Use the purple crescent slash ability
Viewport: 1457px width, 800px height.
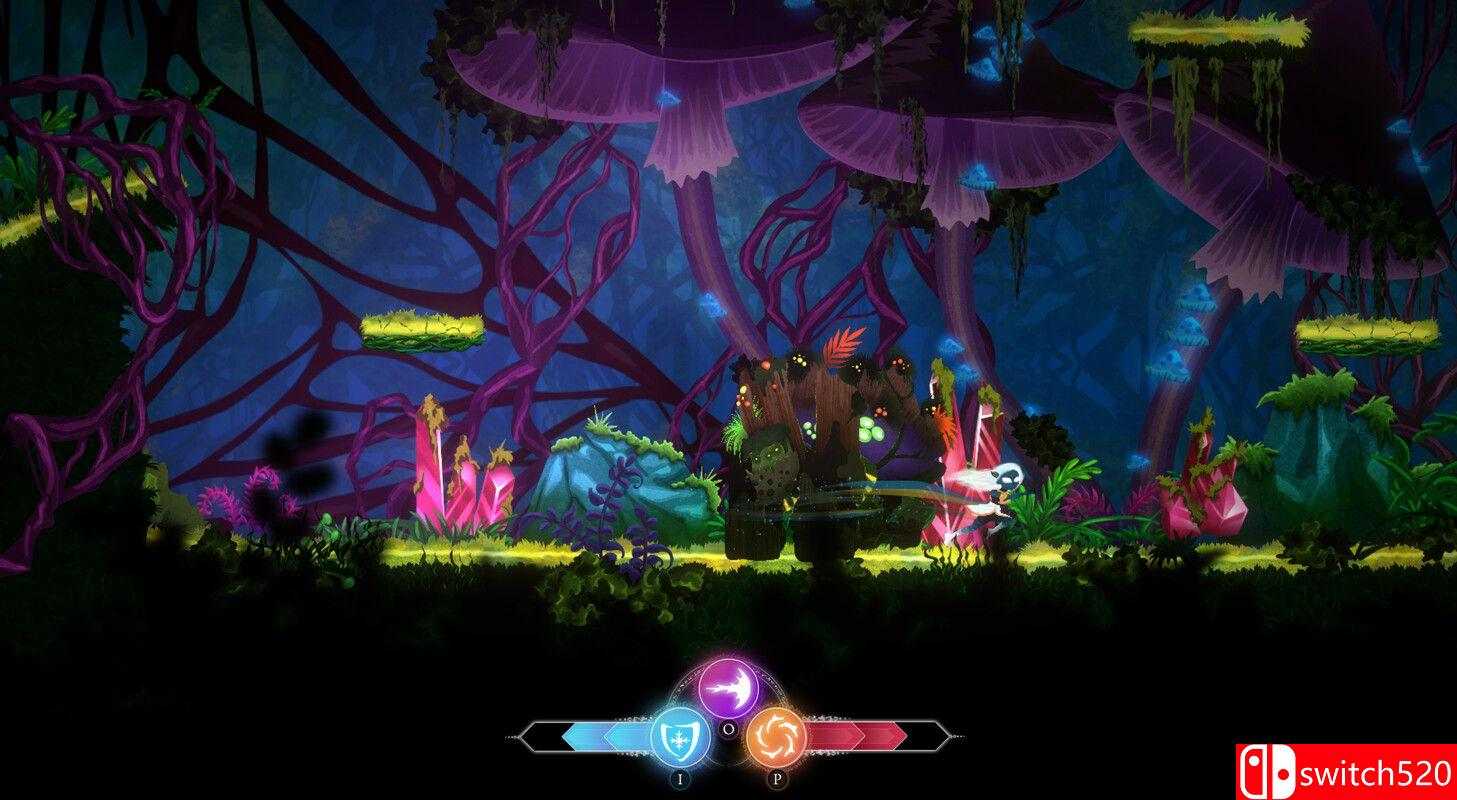coord(728,688)
